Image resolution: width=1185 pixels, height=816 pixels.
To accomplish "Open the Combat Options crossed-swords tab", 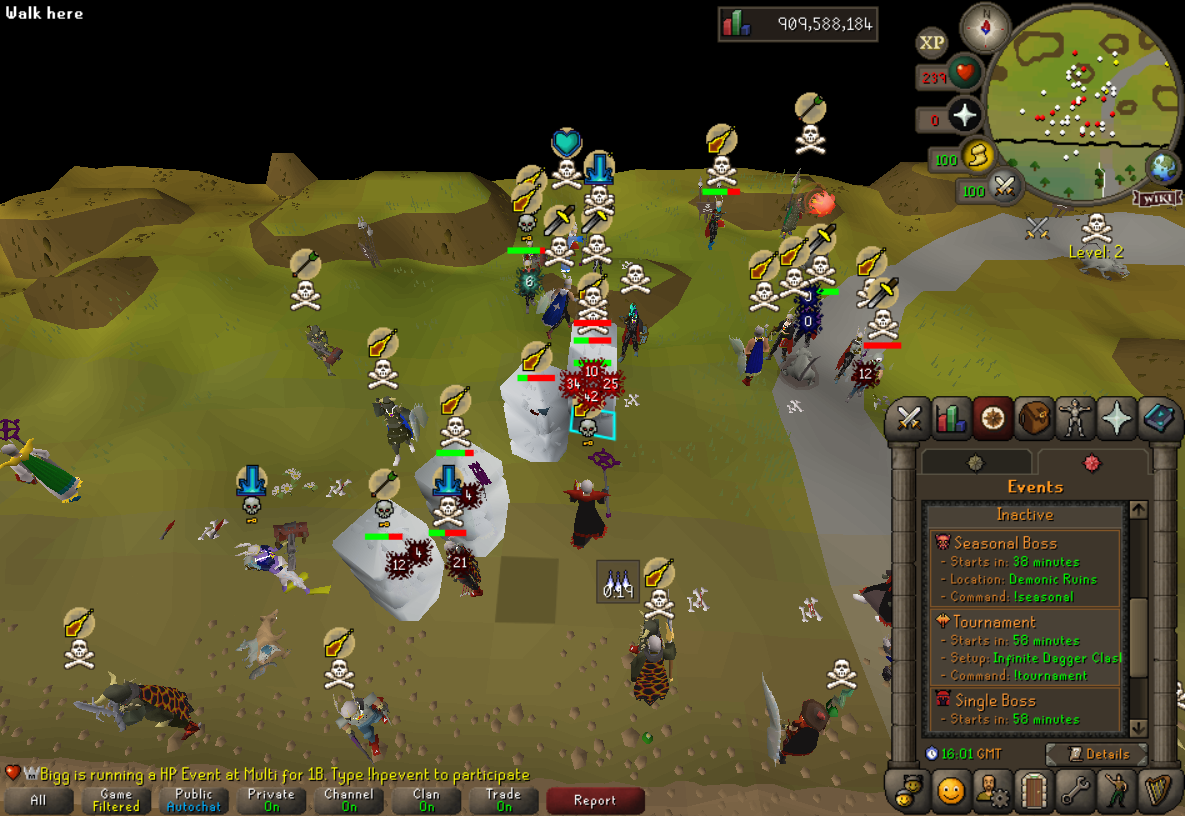I will click(x=909, y=420).
